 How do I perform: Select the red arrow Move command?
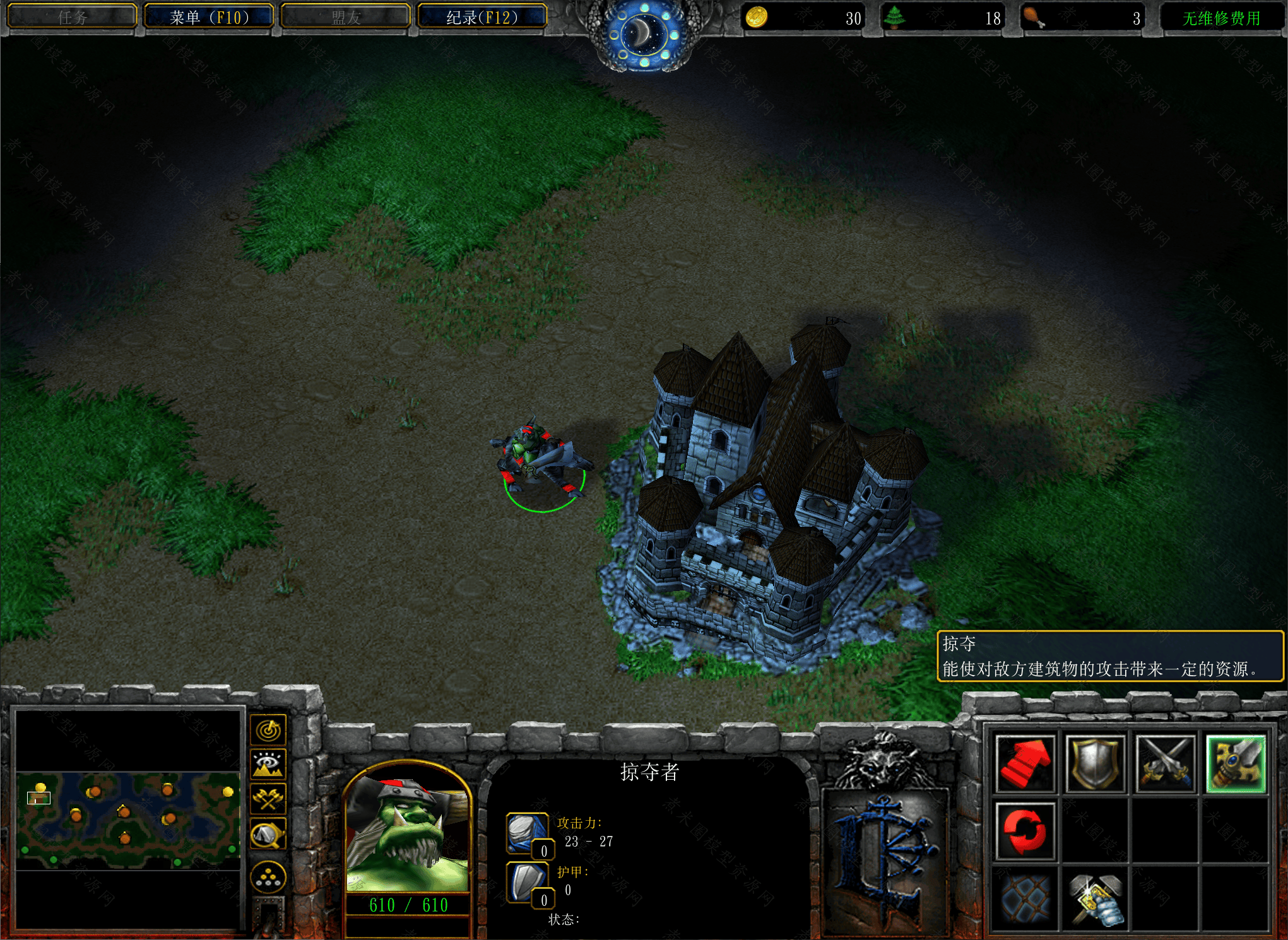(x=1025, y=764)
